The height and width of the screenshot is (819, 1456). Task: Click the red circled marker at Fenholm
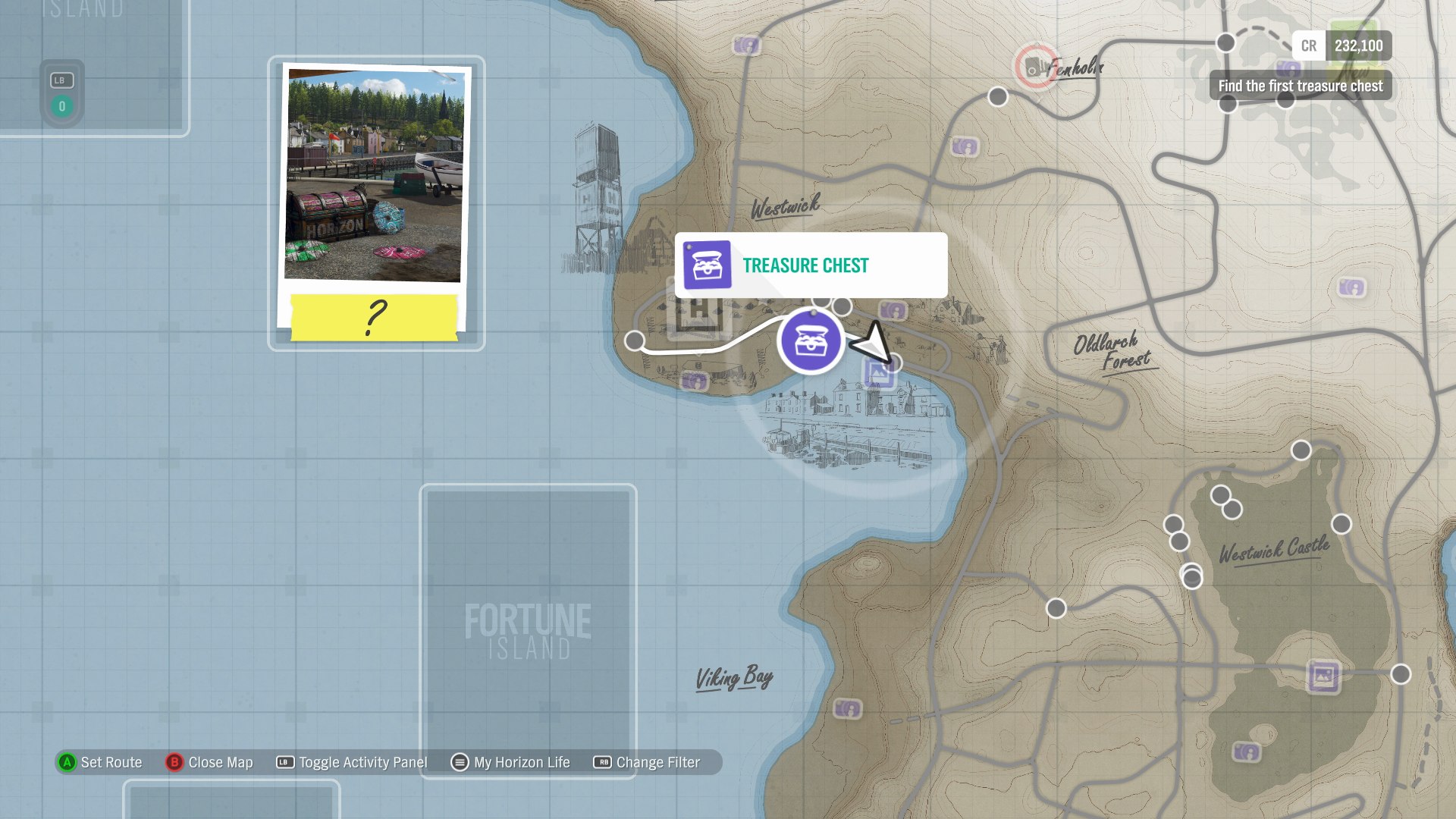click(x=1034, y=67)
